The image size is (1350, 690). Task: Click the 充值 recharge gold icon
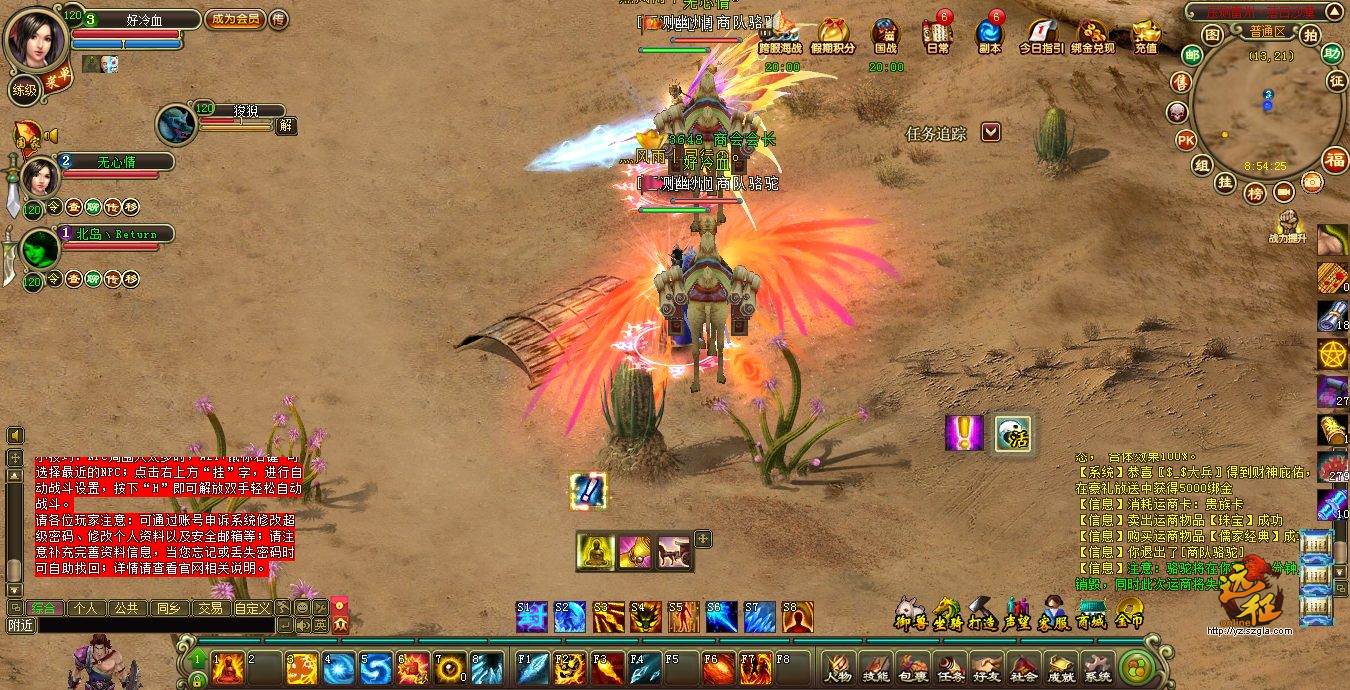point(1146,34)
